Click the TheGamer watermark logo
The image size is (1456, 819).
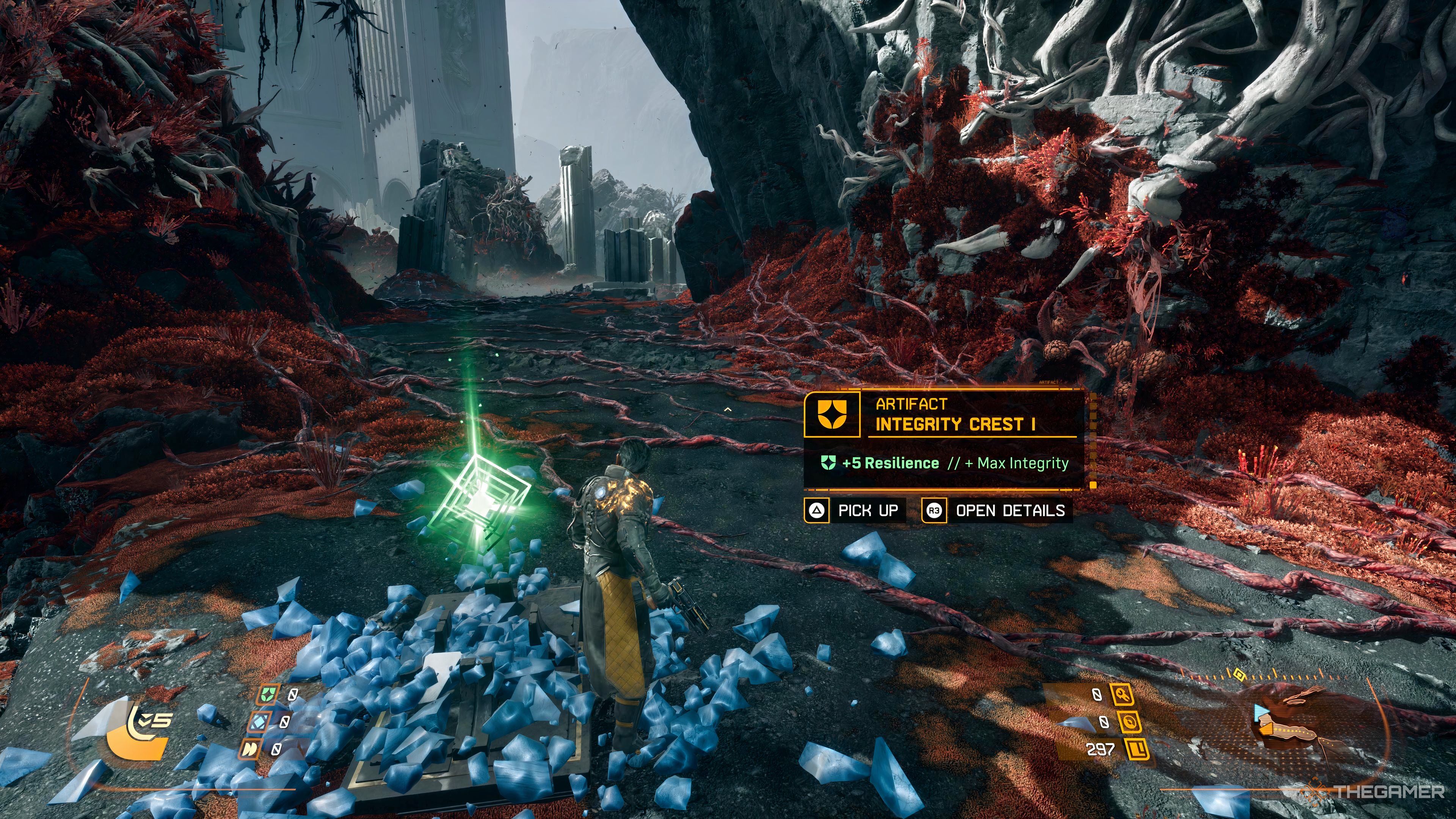tap(1379, 792)
